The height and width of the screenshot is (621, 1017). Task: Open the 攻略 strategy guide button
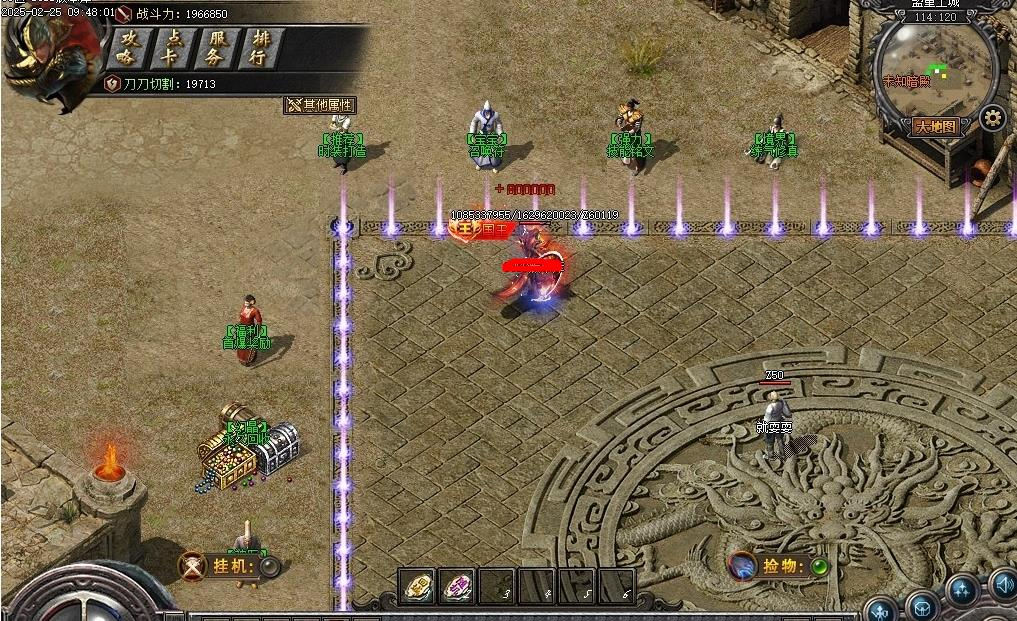click(127, 48)
